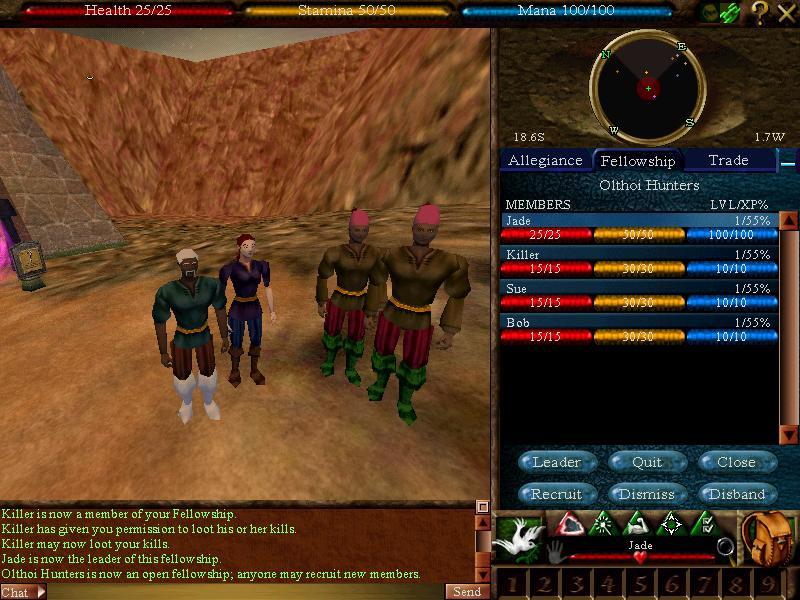Open the help question mark icon

coord(759,11)
